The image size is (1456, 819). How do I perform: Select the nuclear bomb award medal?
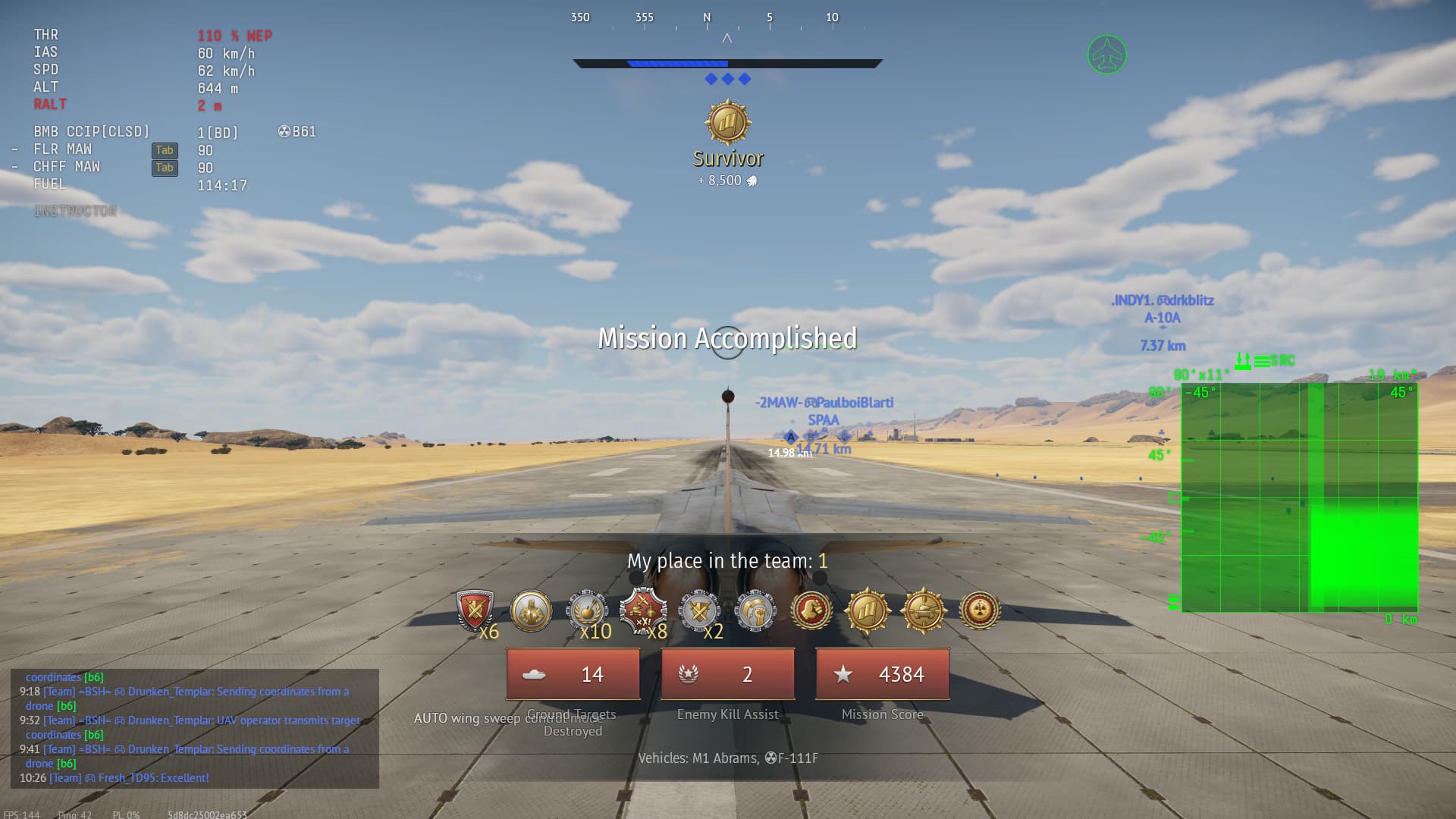tap(978, 610)
